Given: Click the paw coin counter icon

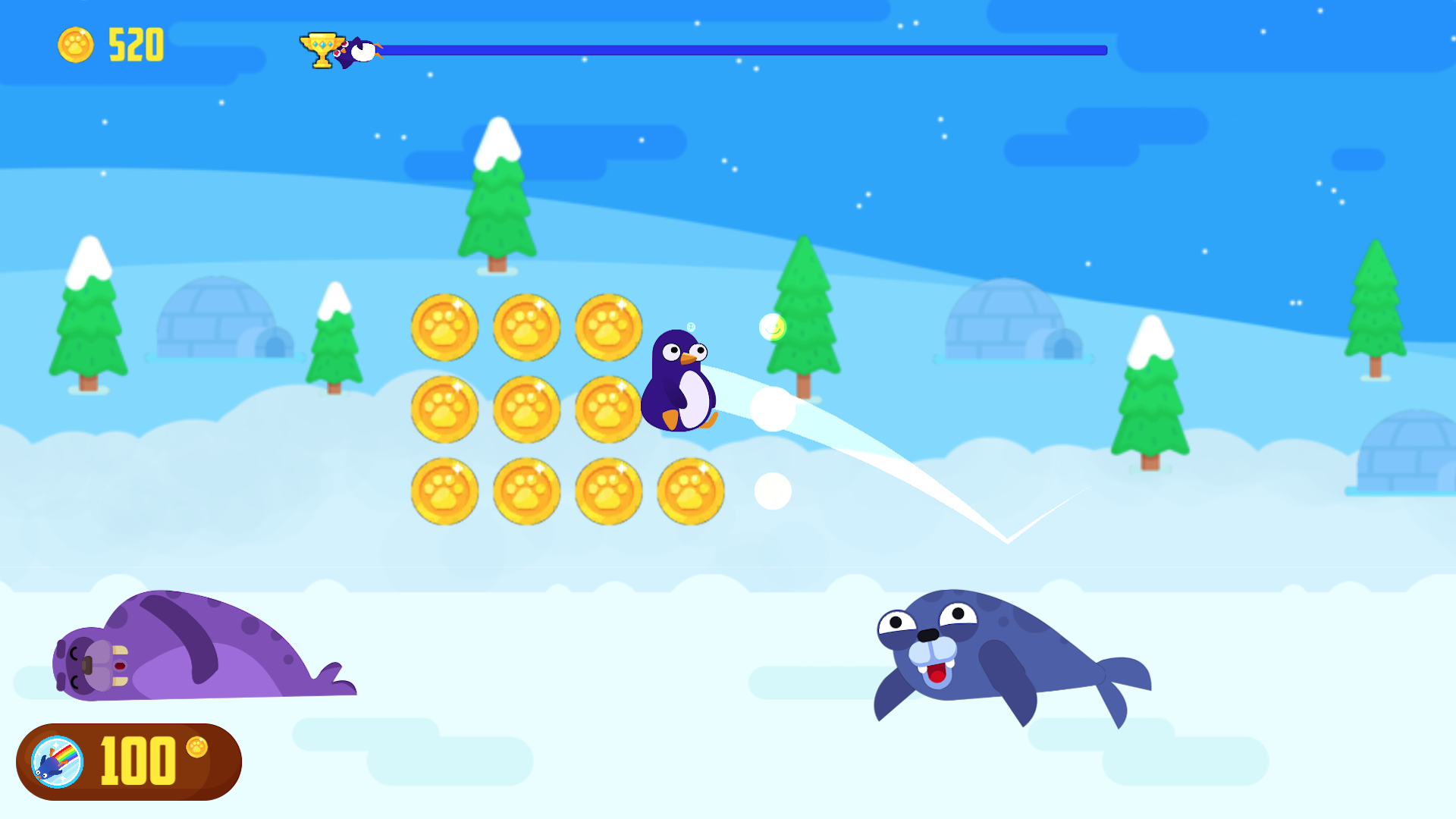Looking at the screenshot, I should [75, 46].
